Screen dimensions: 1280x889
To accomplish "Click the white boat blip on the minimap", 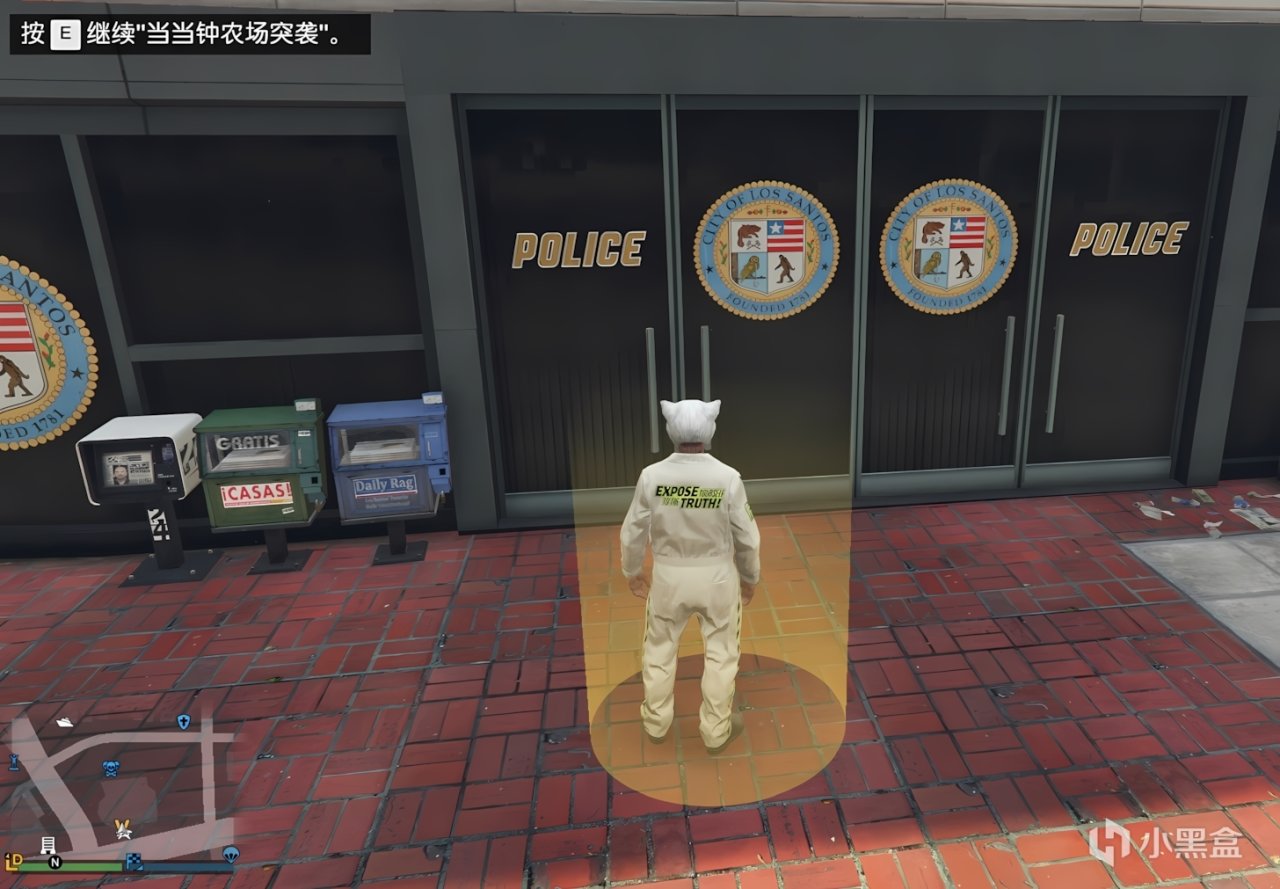I will click(65, 721).
